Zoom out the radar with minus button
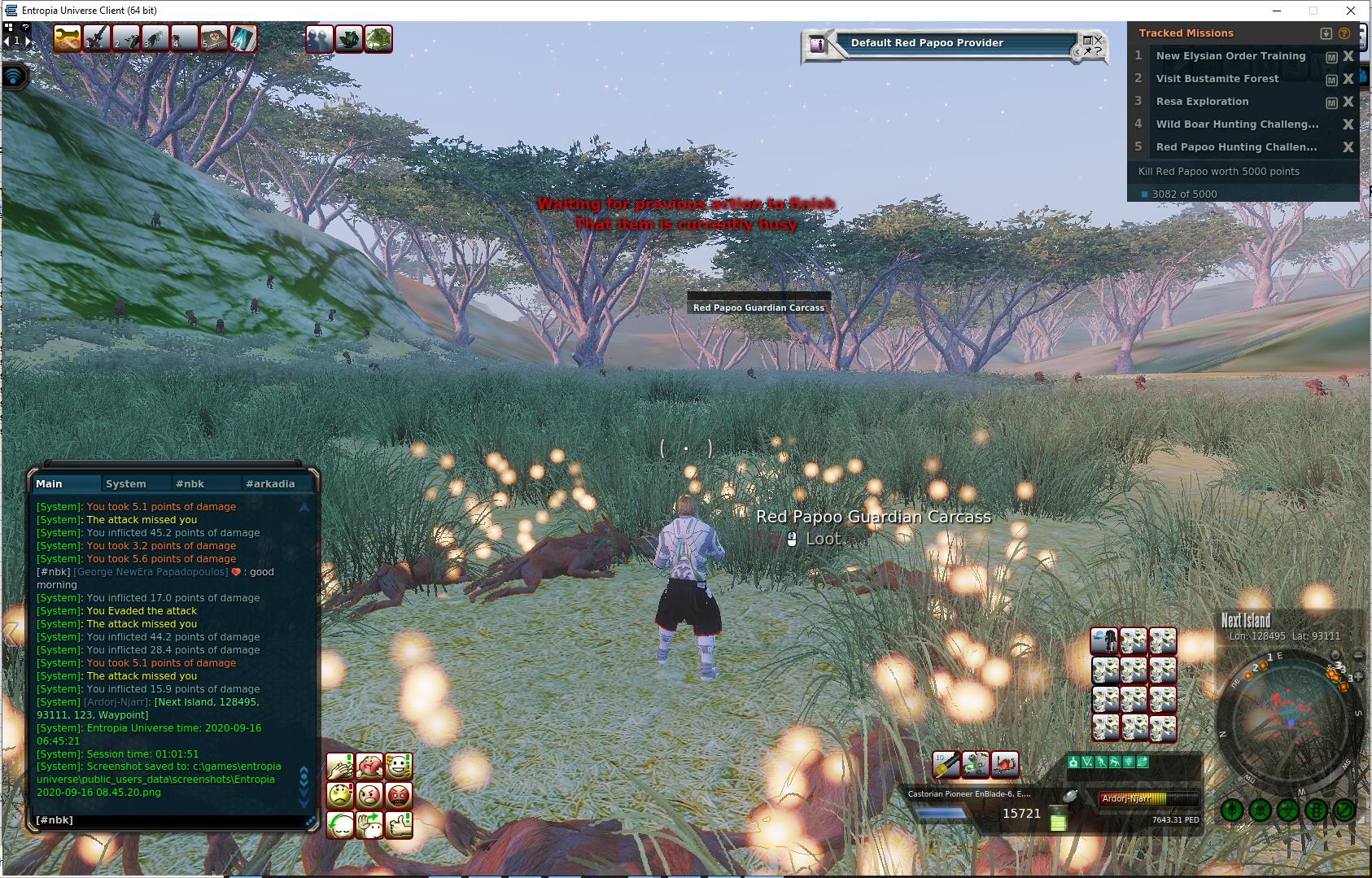Screen dimensions: 1372x878 [x=1358, y=656]
